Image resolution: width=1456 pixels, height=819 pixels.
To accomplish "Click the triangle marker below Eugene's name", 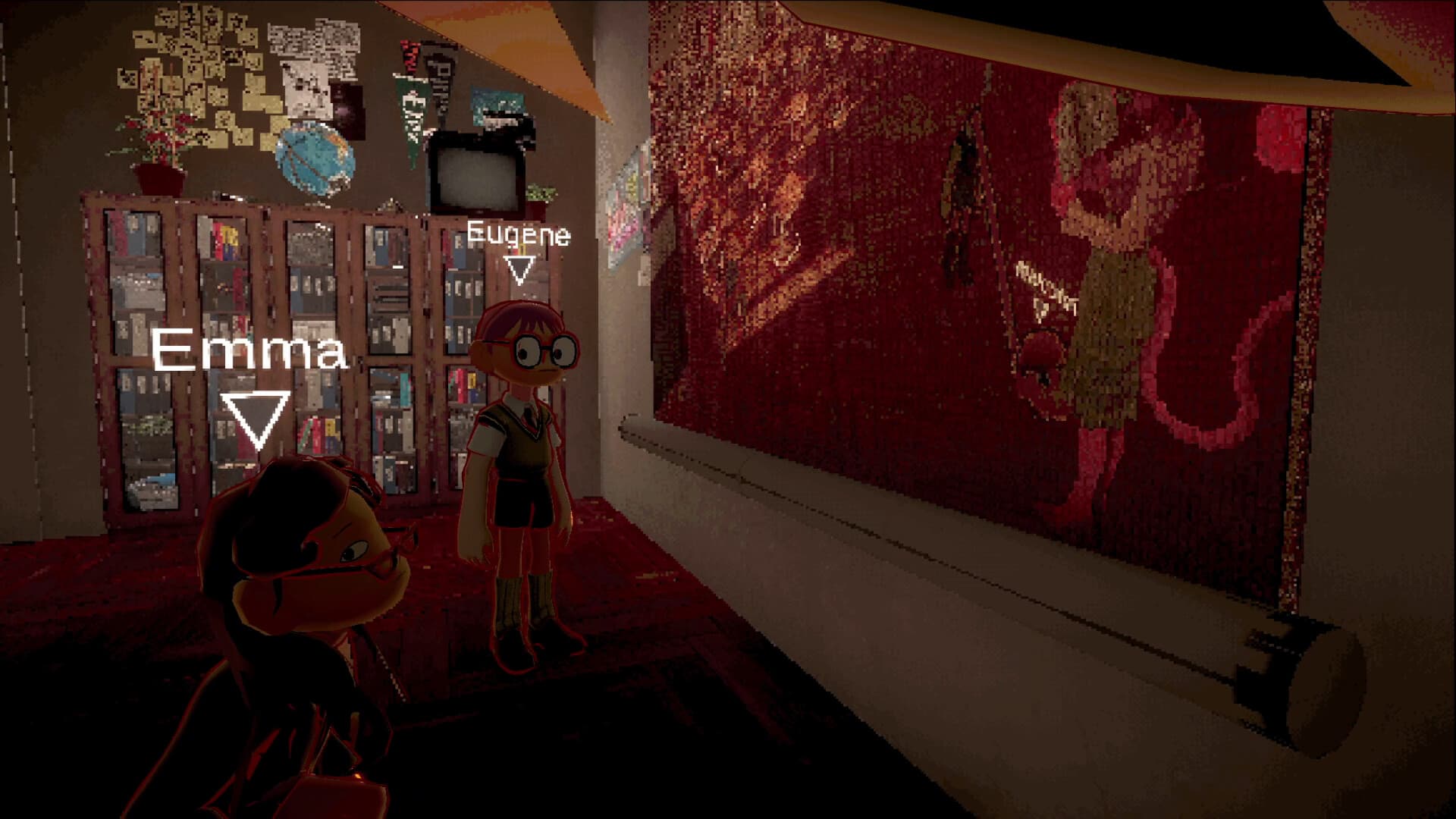I will tap(519, 269).
